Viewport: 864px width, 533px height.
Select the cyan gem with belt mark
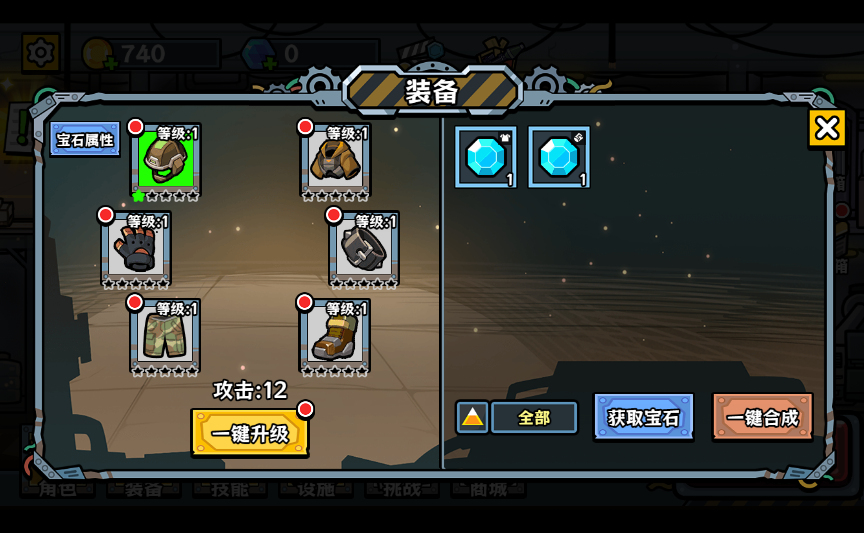tap(559, 157)
